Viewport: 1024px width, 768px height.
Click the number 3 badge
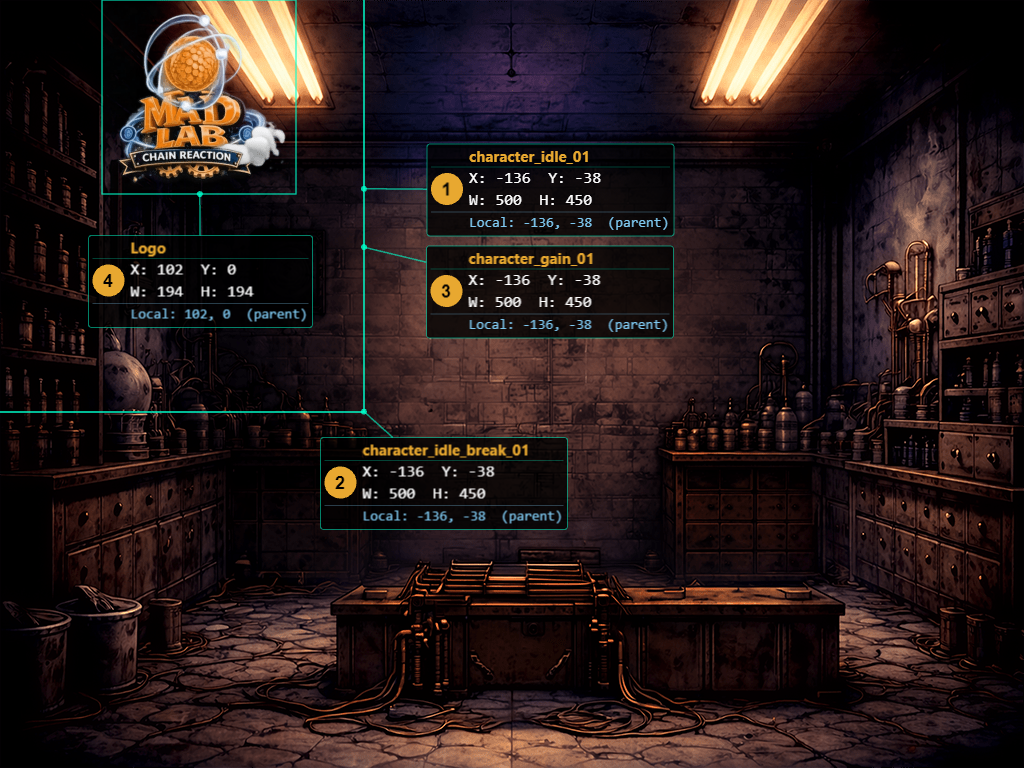click(x=446, y=291)
